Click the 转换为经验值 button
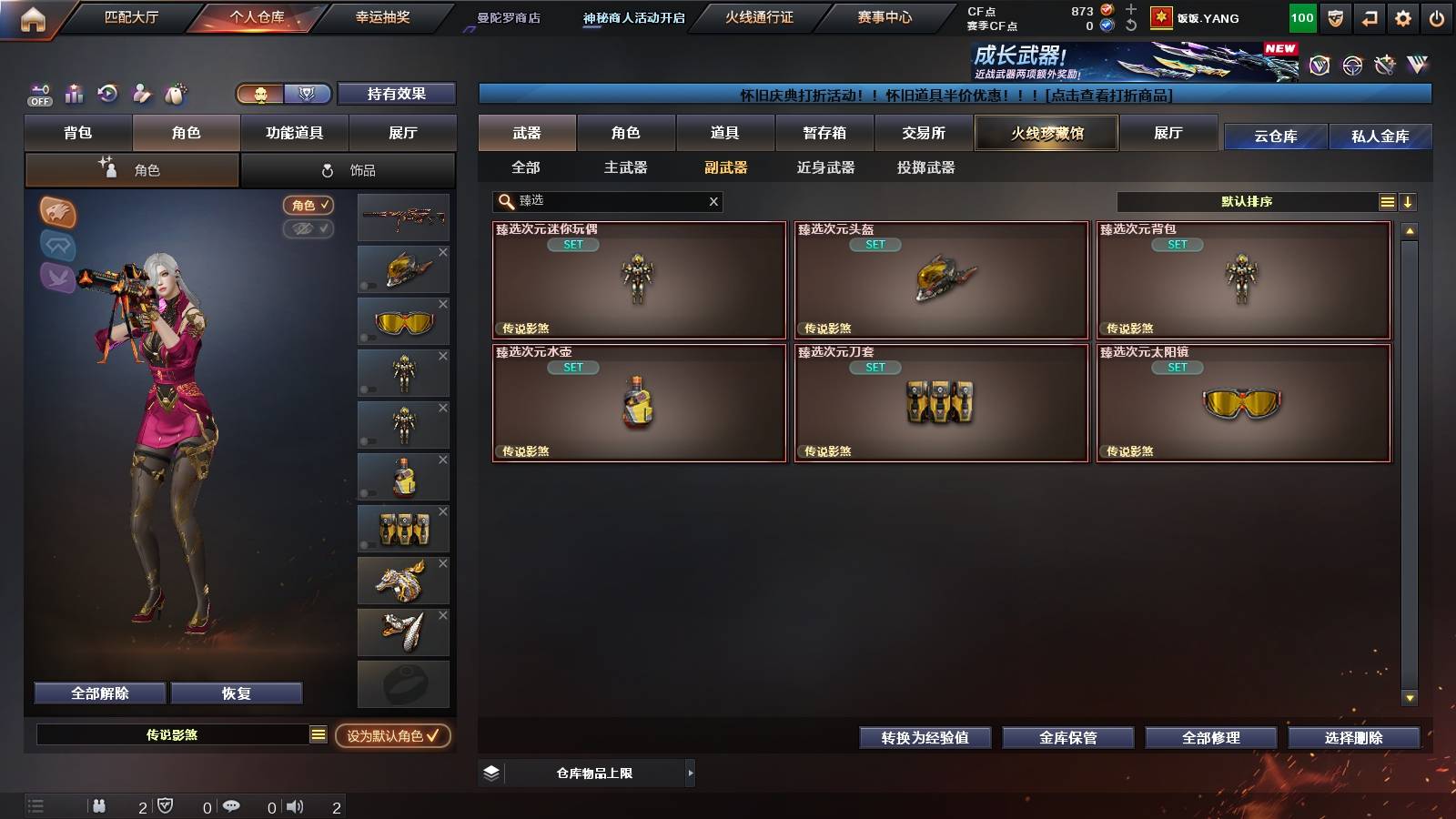The height and width of the screenshot is (819, 1456). (925, 738)
